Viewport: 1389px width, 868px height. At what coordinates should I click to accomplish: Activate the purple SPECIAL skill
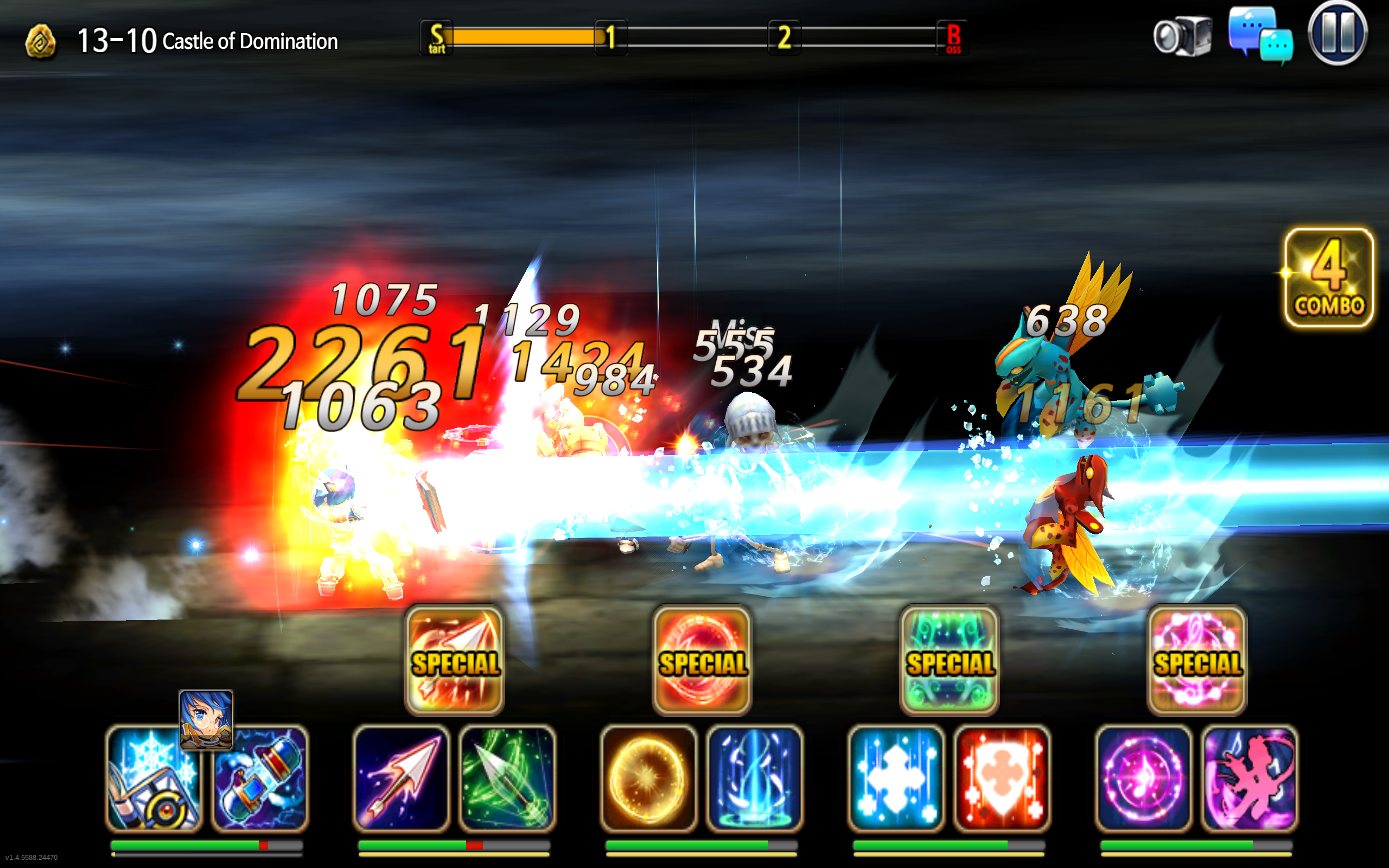click(1197, 661)
